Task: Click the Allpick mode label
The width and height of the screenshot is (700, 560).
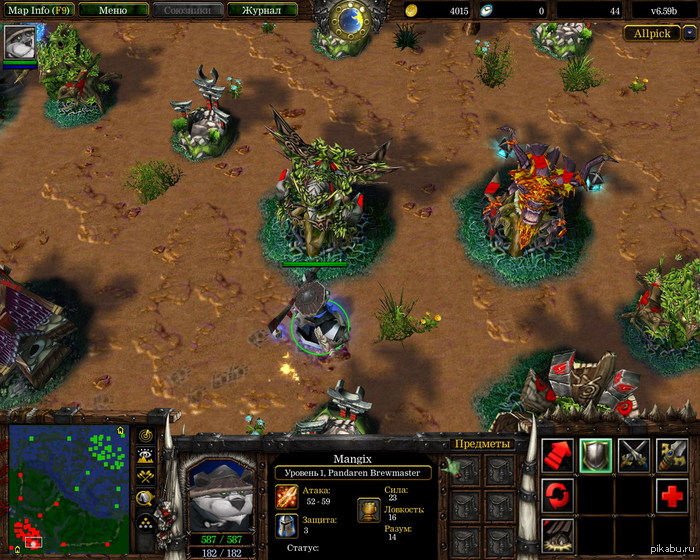Action: click(x=651, y=33)
